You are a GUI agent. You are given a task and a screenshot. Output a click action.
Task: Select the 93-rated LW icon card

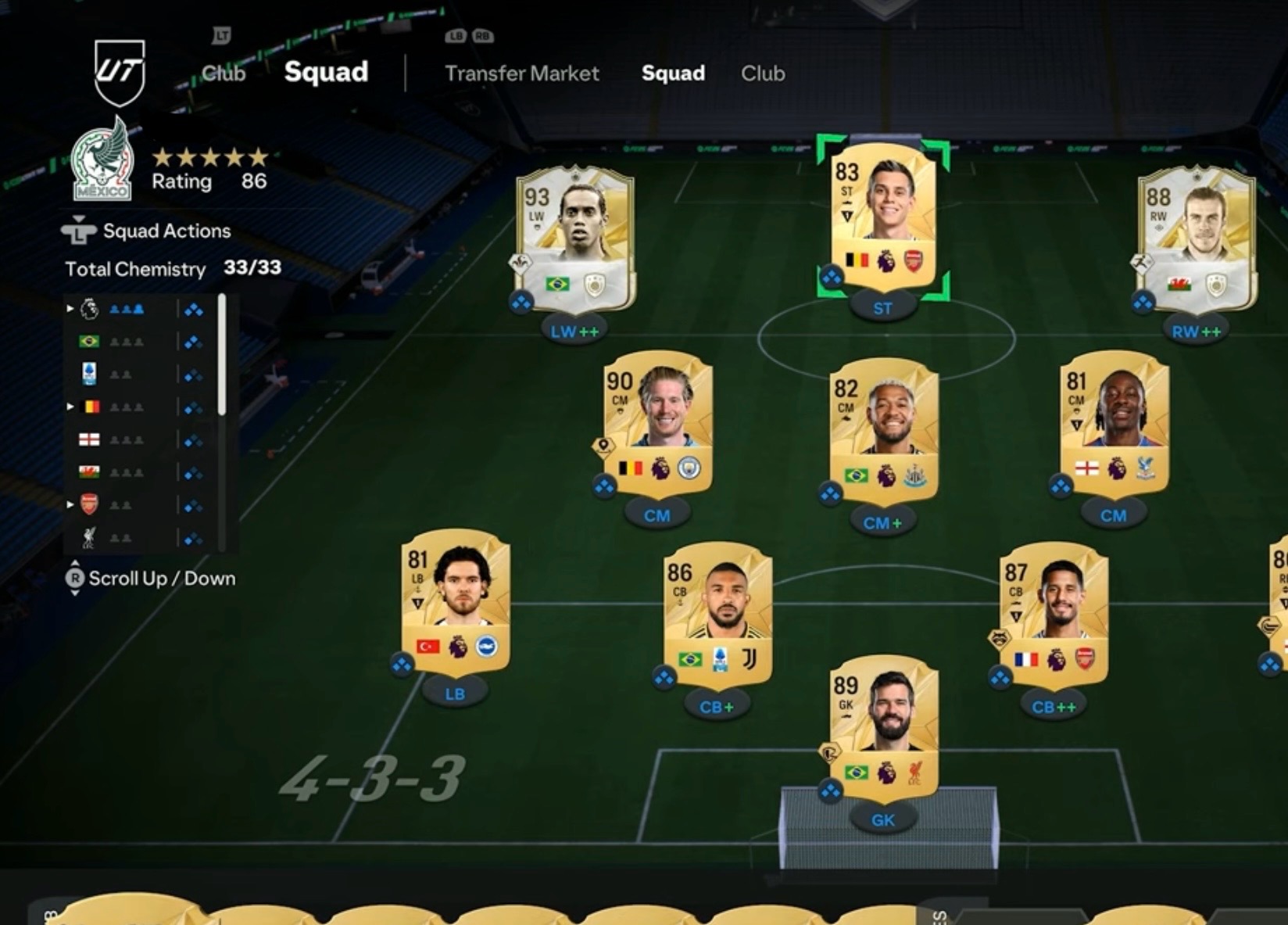click(575, 238)
